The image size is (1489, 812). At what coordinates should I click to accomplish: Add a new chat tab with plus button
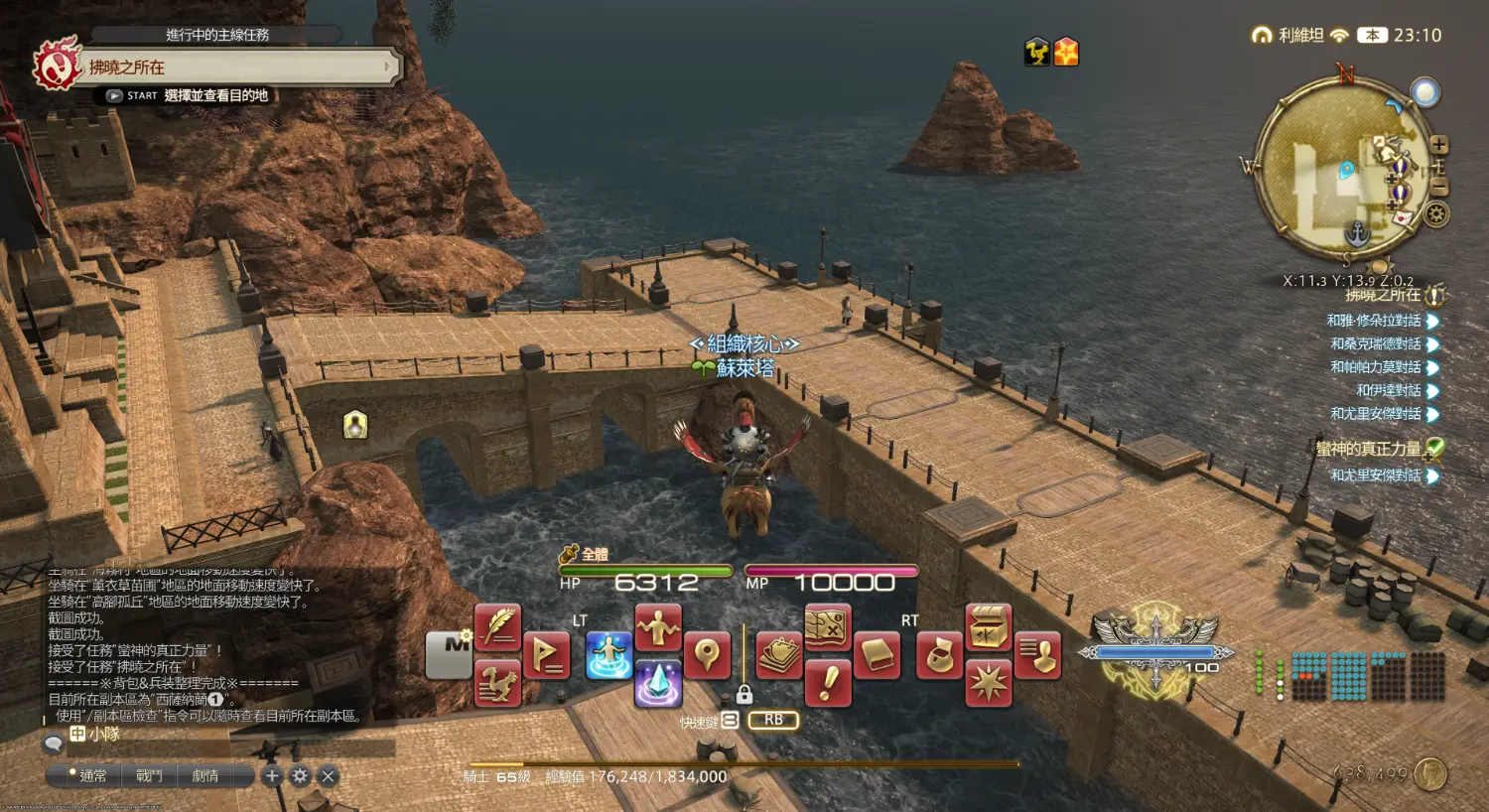pos(272,775)
